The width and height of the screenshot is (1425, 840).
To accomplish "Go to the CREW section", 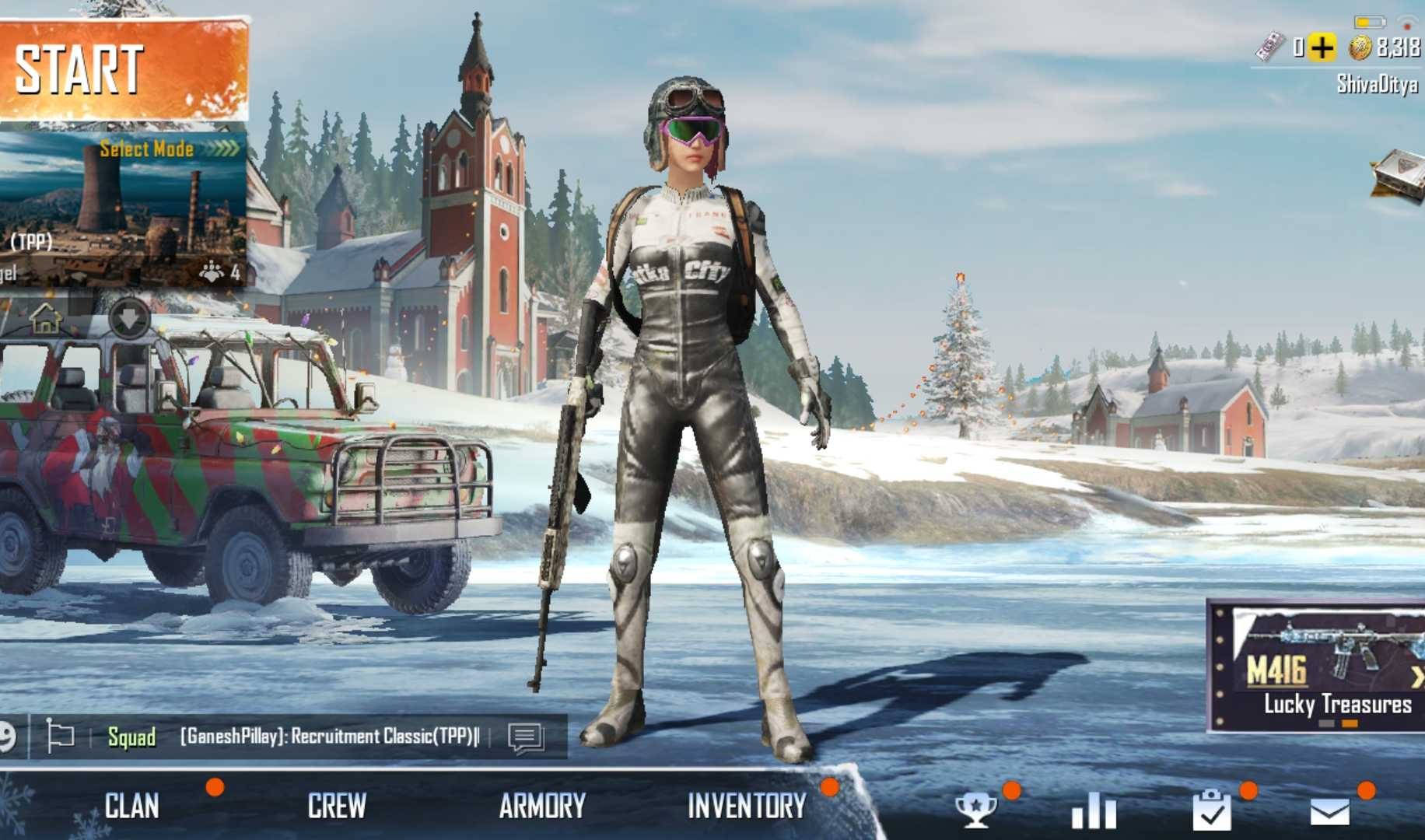I will [x=337, y=807].
